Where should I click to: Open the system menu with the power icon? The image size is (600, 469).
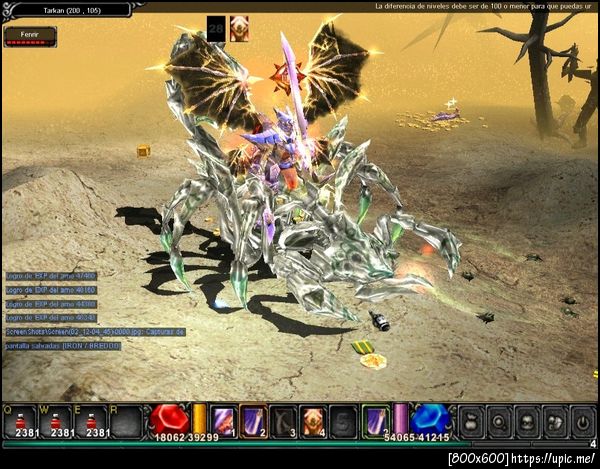[582, 420]
